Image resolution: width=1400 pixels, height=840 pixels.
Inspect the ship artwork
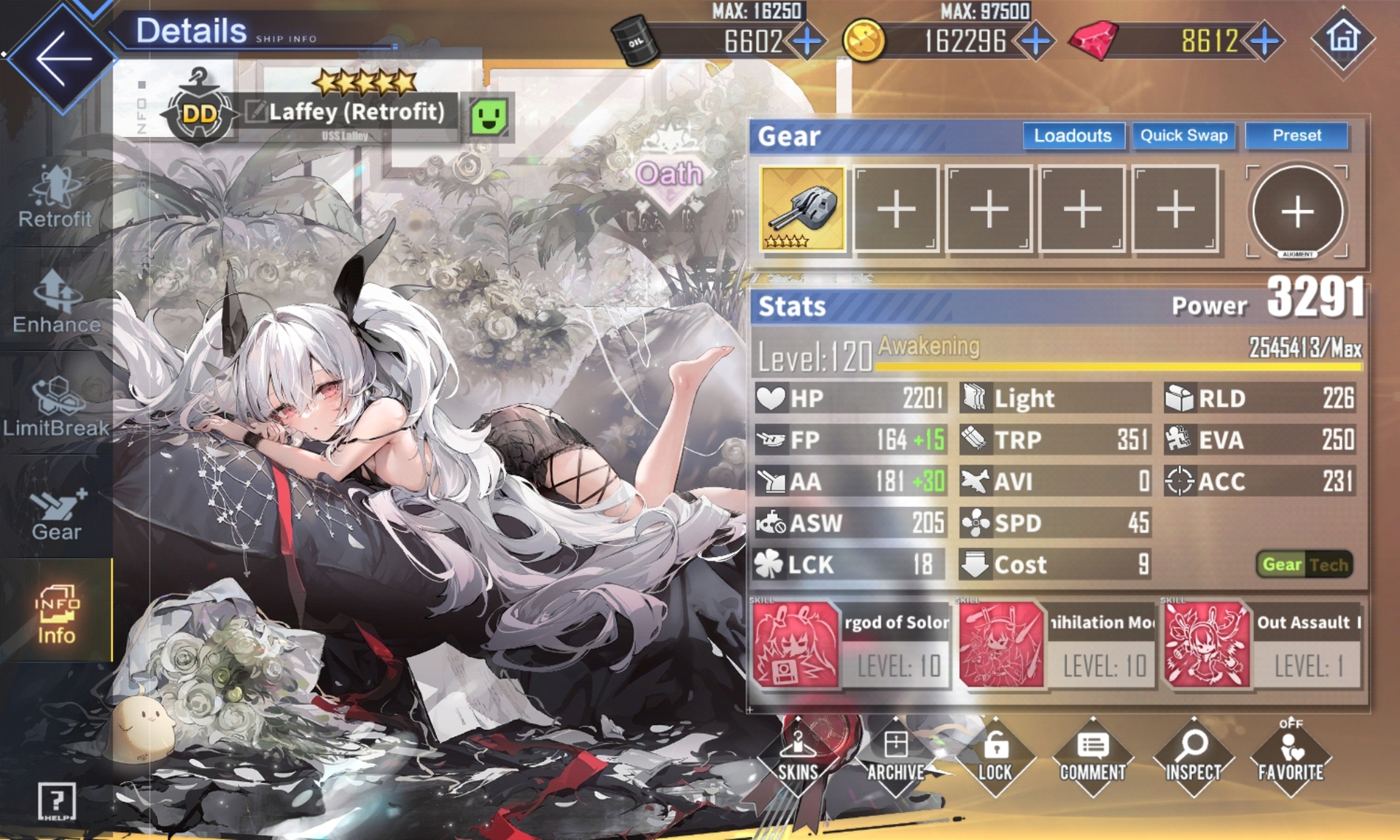[x=1193, y=757]
